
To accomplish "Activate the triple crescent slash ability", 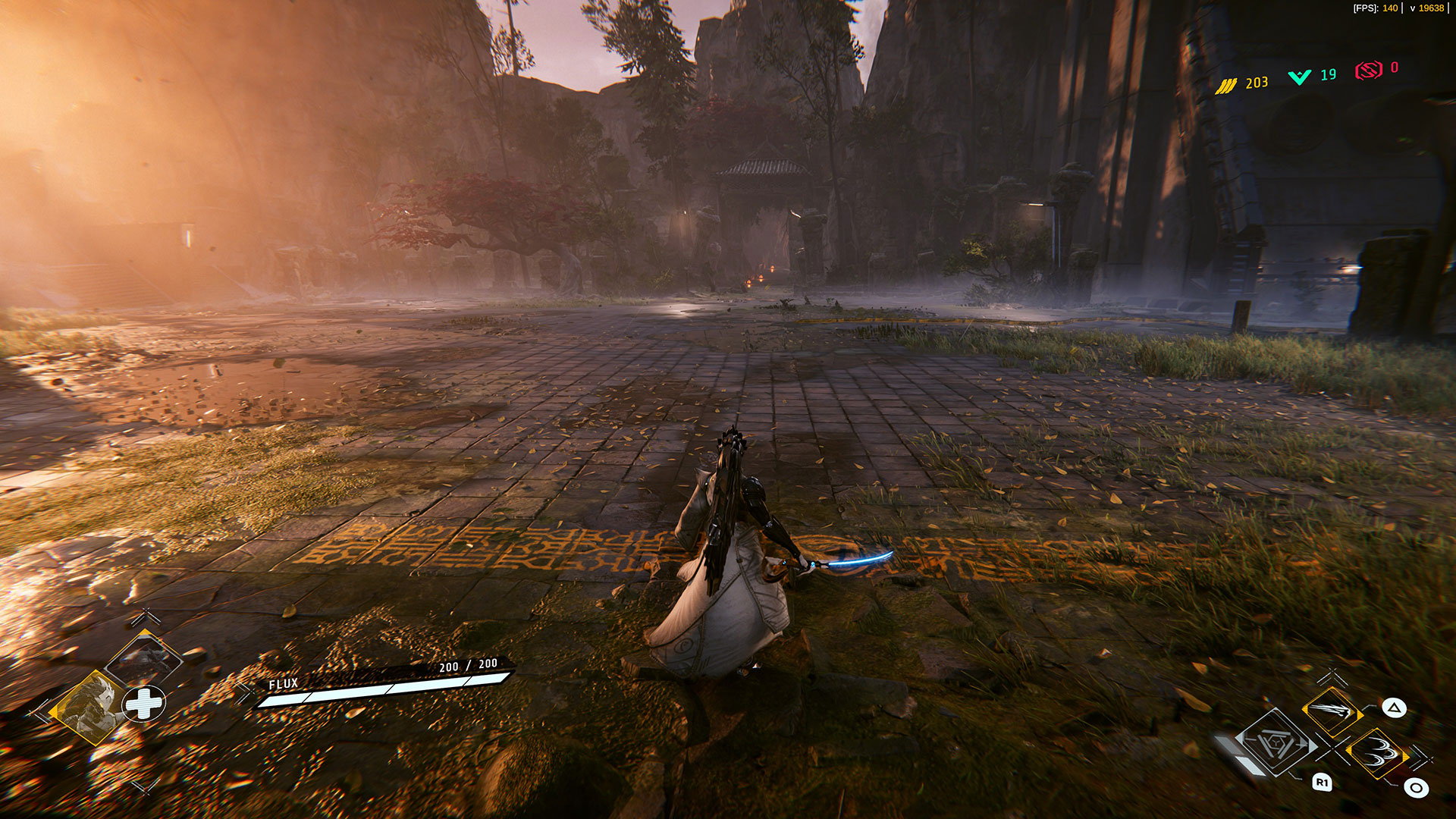I will 1376,752.
